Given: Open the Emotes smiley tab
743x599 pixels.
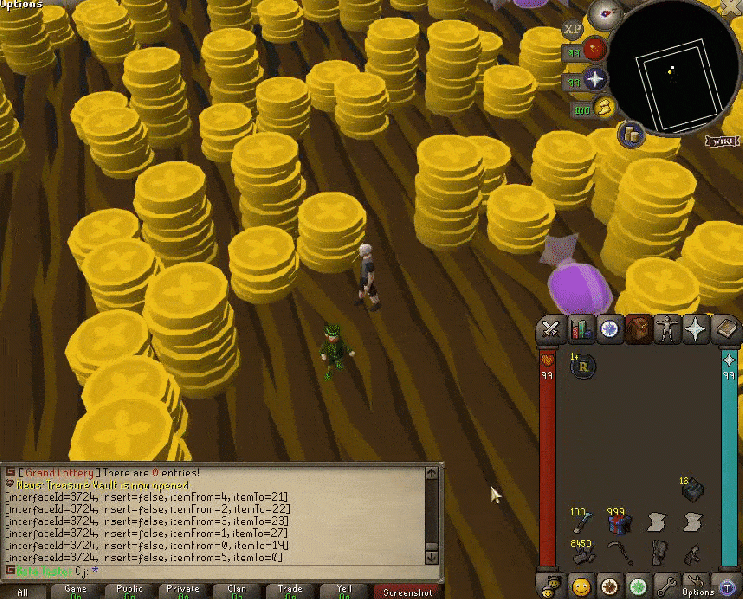Looking at the screenshot, I should click(580, 585).
